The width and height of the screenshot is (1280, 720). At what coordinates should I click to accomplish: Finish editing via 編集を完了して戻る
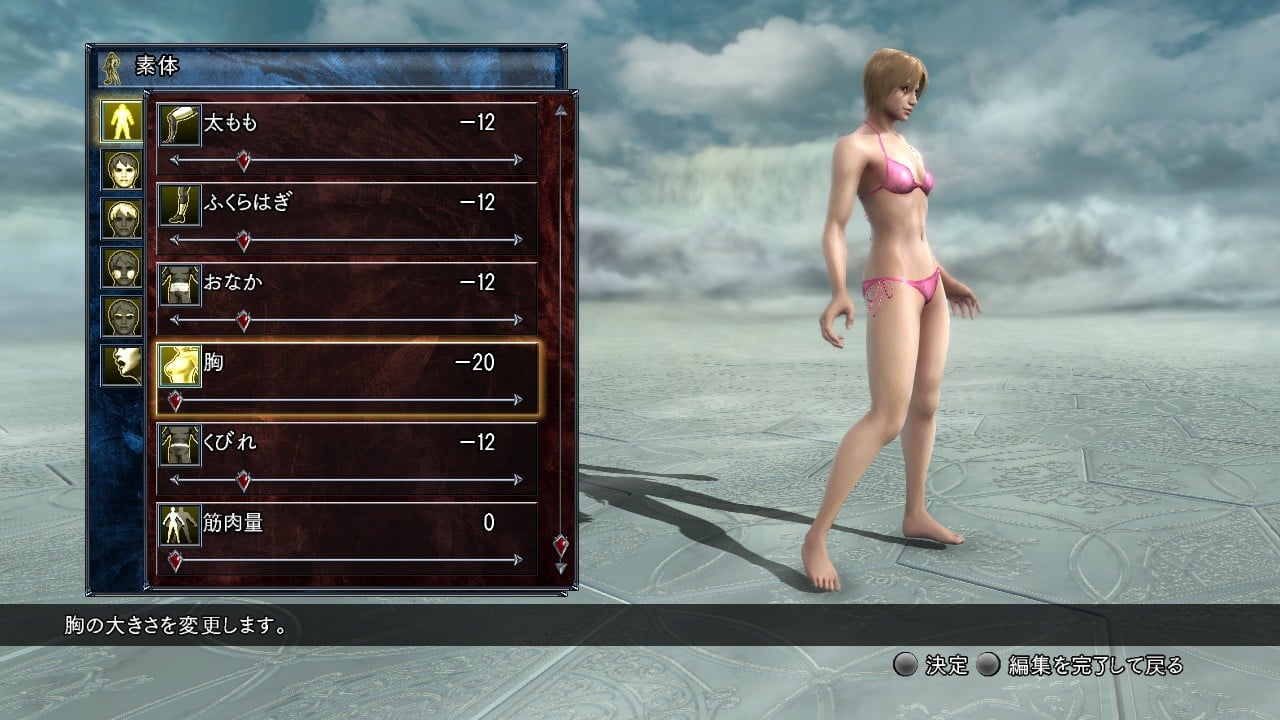[1082, 665]
